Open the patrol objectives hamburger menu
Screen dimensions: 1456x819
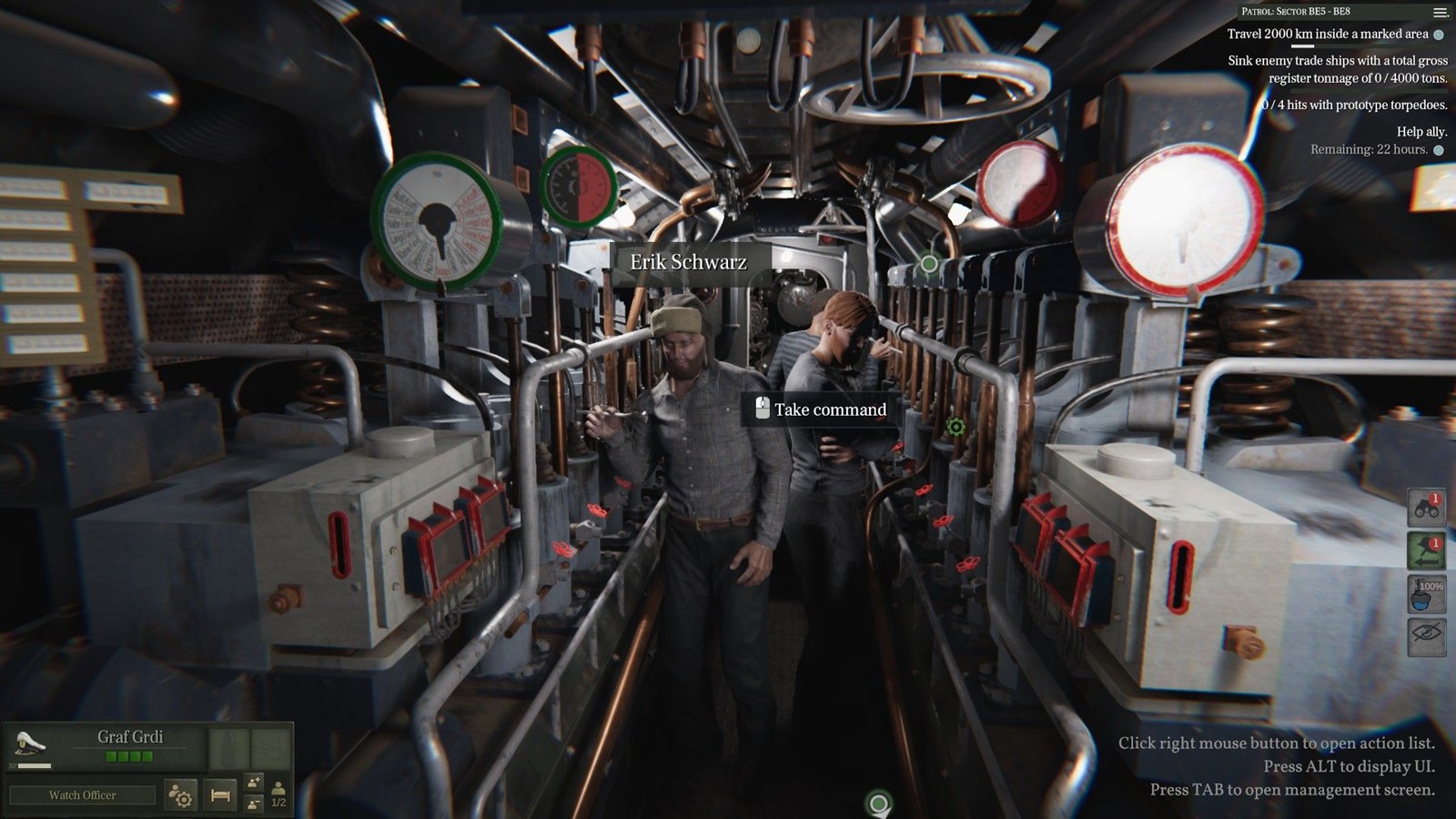click(x=1440, y=12)
